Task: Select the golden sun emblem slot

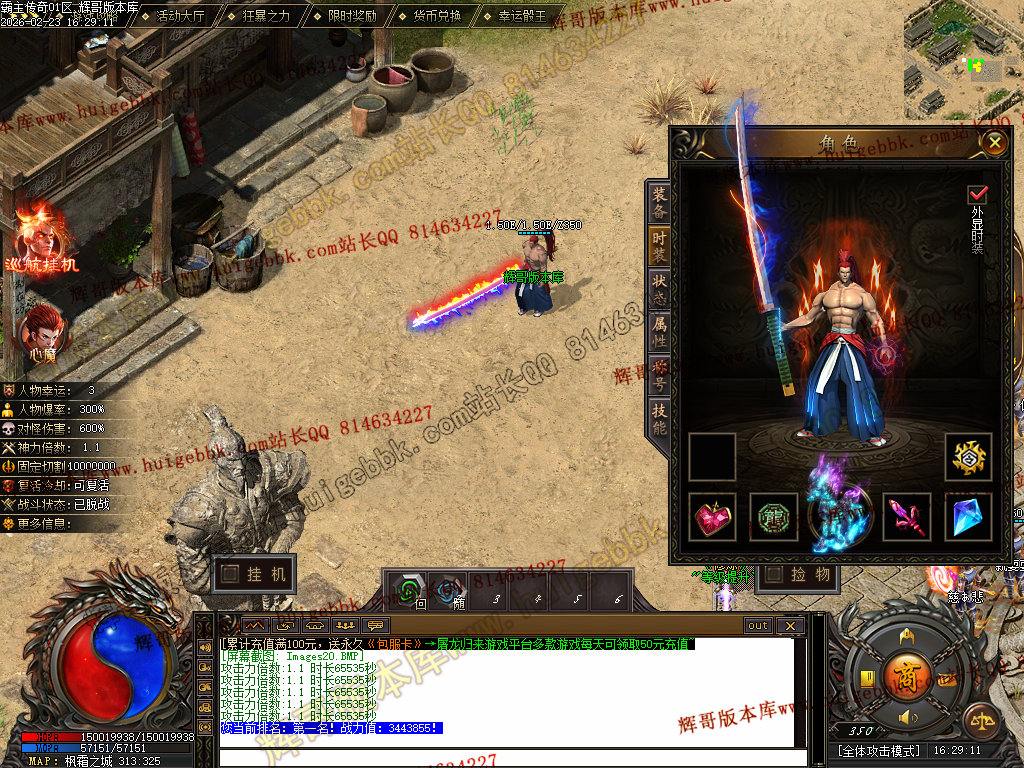Action: click(968, 457)
